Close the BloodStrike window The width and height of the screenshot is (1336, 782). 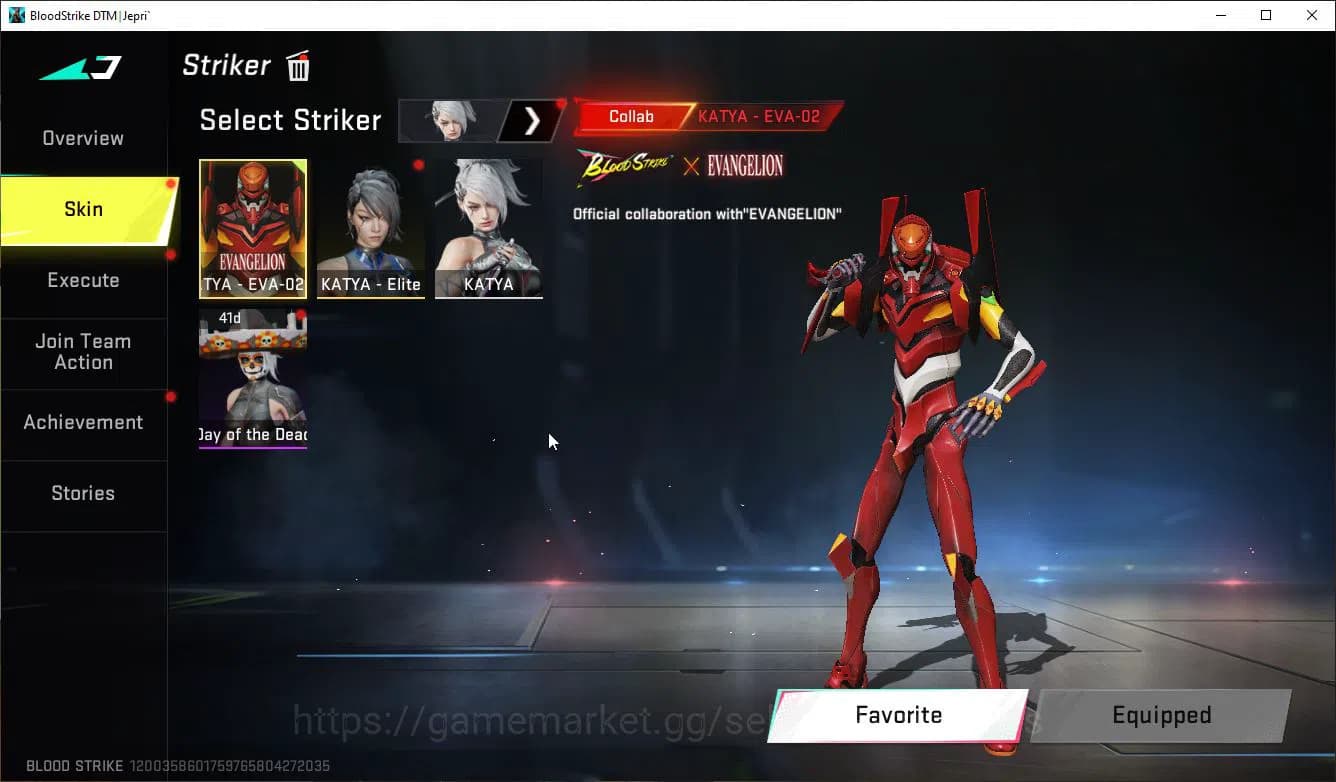click(x=1312, y=15)
